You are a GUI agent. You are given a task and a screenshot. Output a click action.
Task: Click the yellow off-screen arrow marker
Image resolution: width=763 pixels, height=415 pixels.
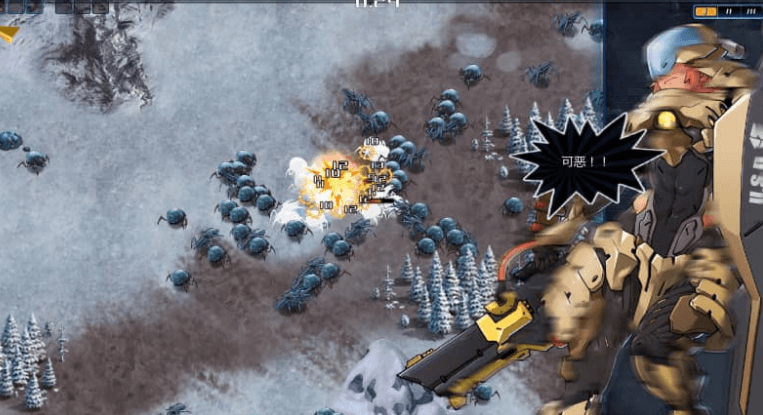(x=9, y=34)
